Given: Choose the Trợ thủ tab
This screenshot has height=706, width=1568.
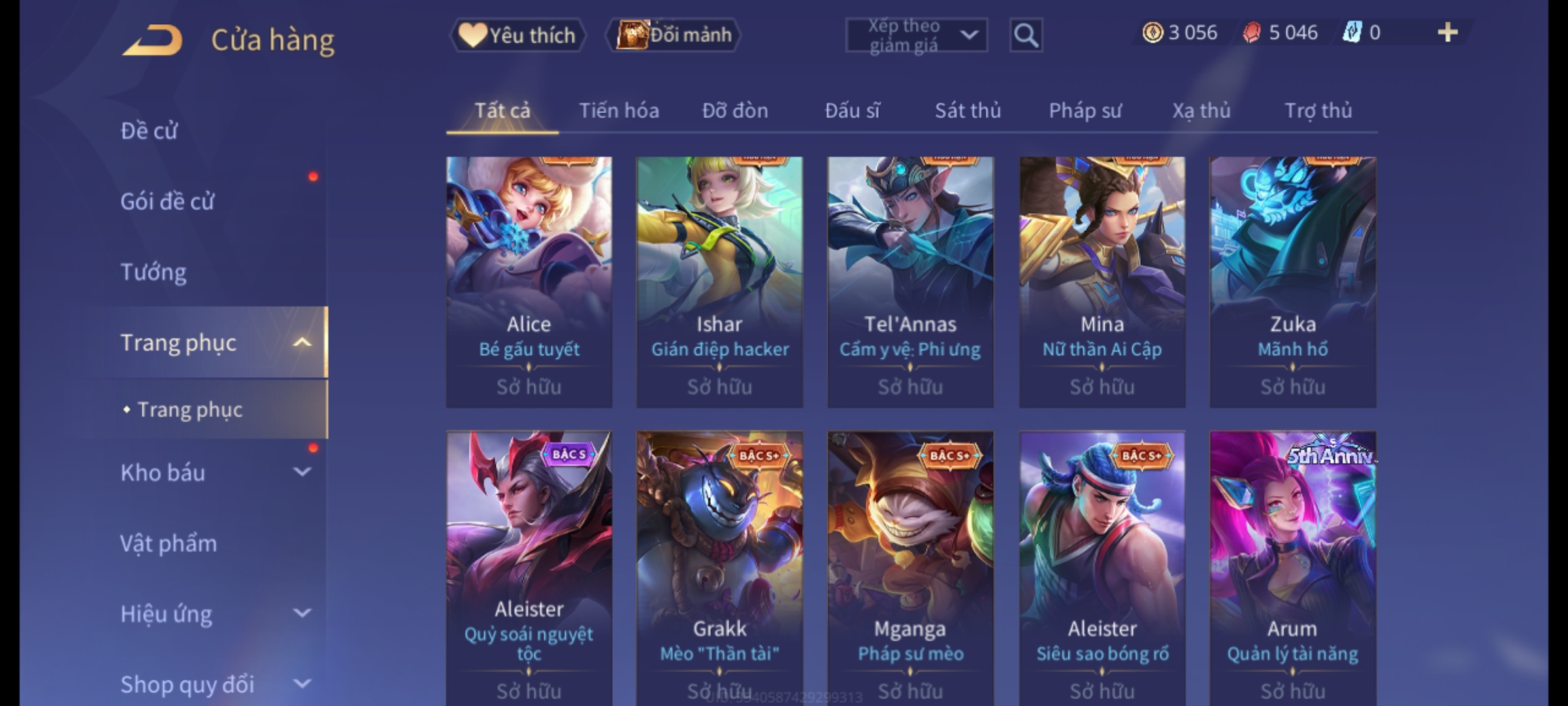Looking at the screenshot, I should 1318,110.
